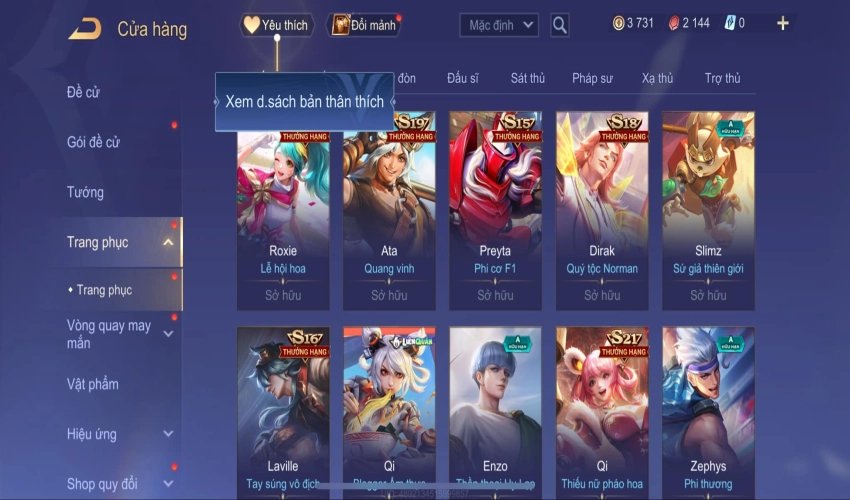Open the Yêu thích favorites list
This screenshot has width=850, height=500.
click(277, 25)
